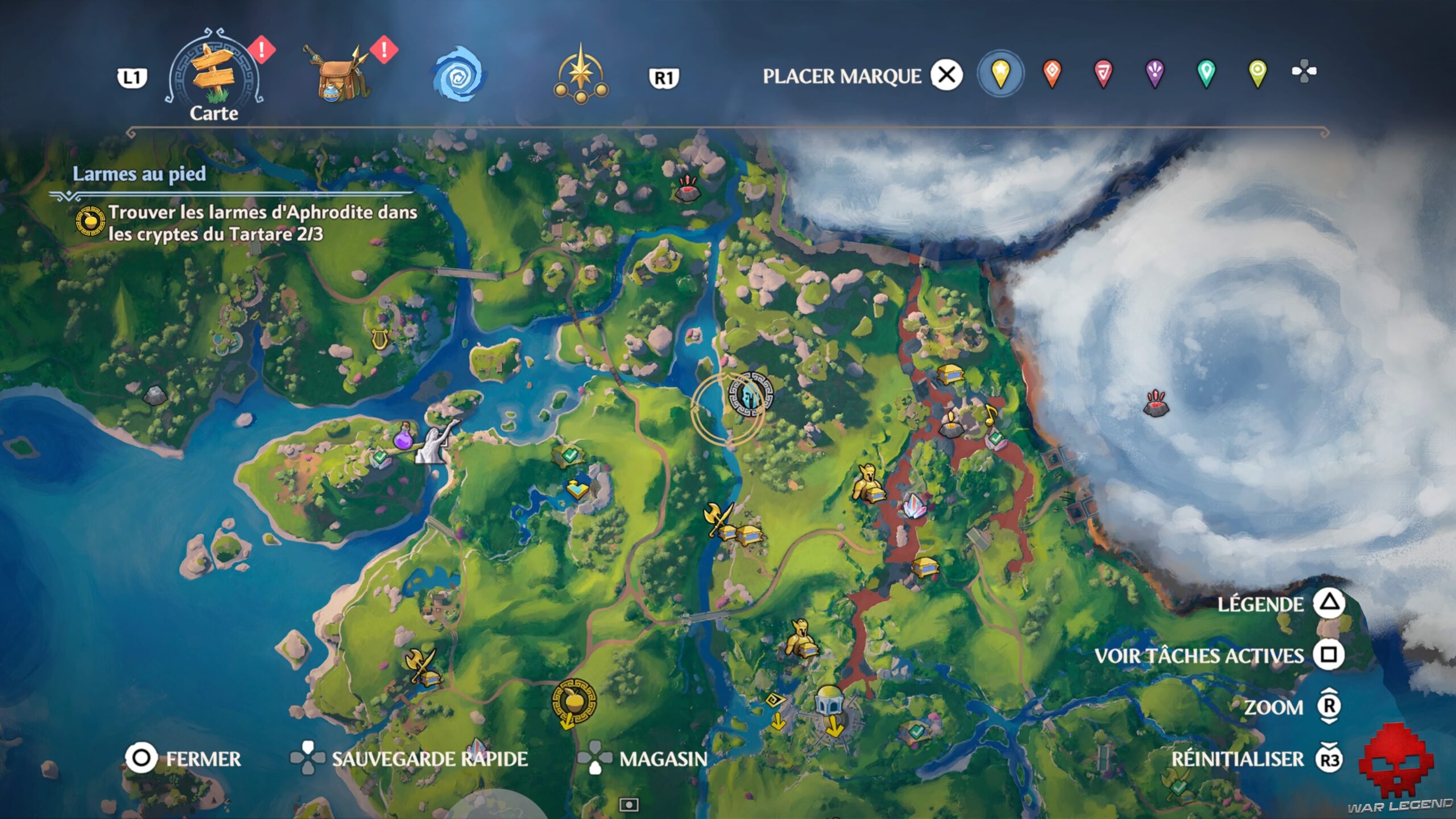Select the red crystal rift in clouds
Image resolution: width=1456 pixels, height=819 pixels.
pos(1156,403)
